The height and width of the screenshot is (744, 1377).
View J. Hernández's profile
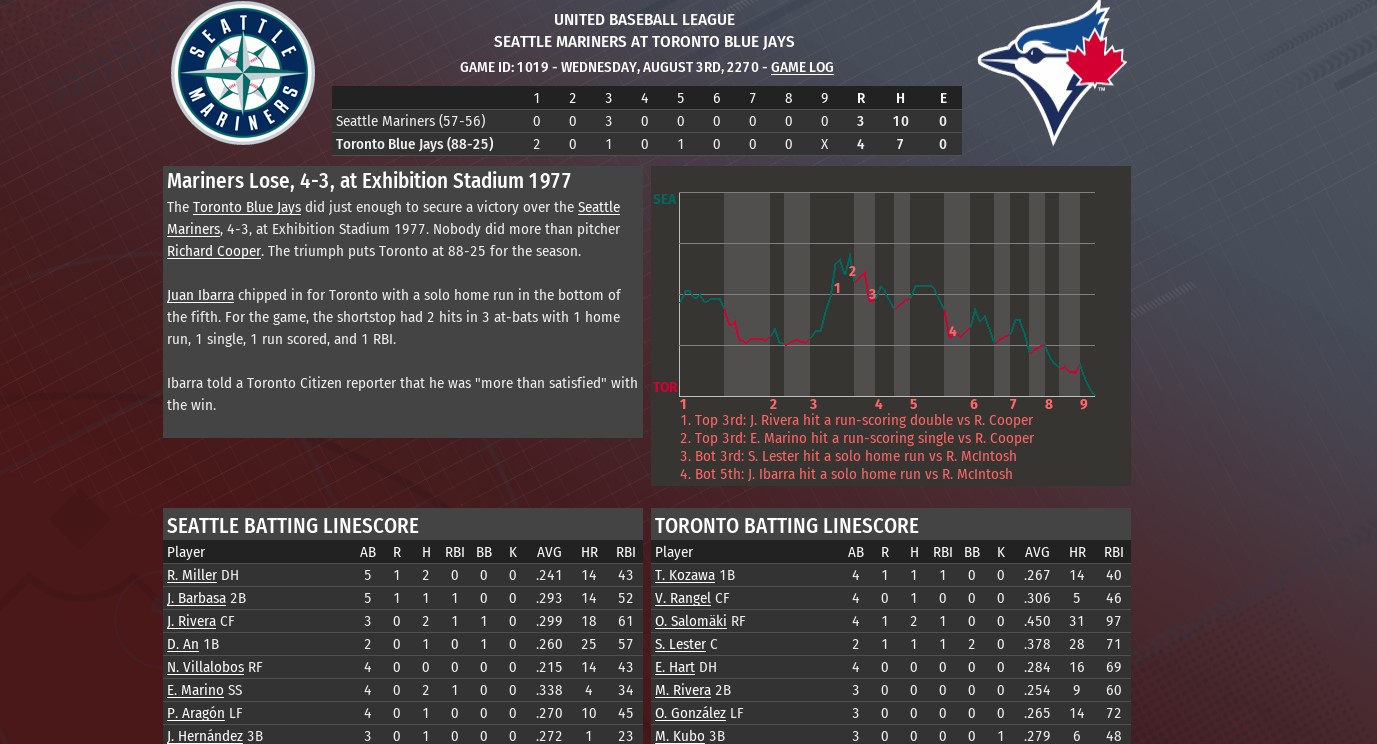pyautogui.click(x=204, y=736)
